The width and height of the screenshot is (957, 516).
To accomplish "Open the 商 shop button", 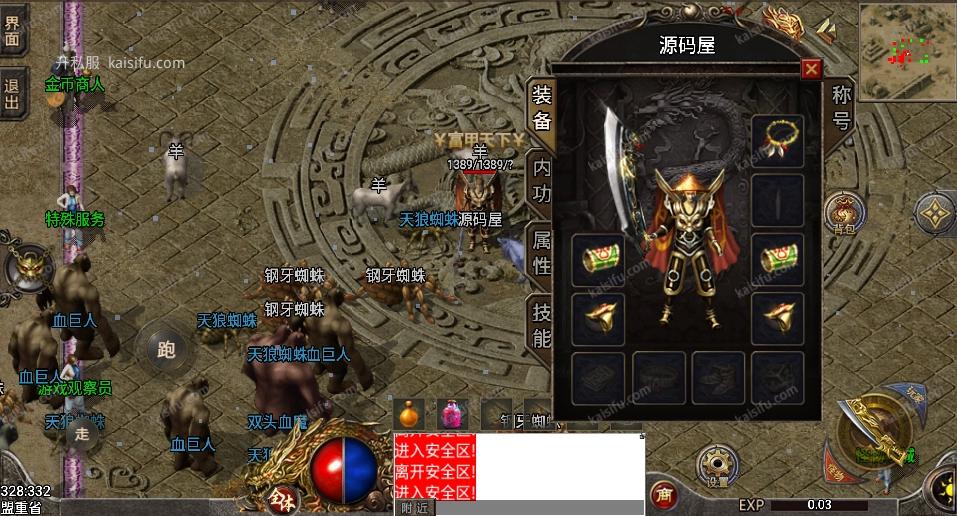I will 661,494.
